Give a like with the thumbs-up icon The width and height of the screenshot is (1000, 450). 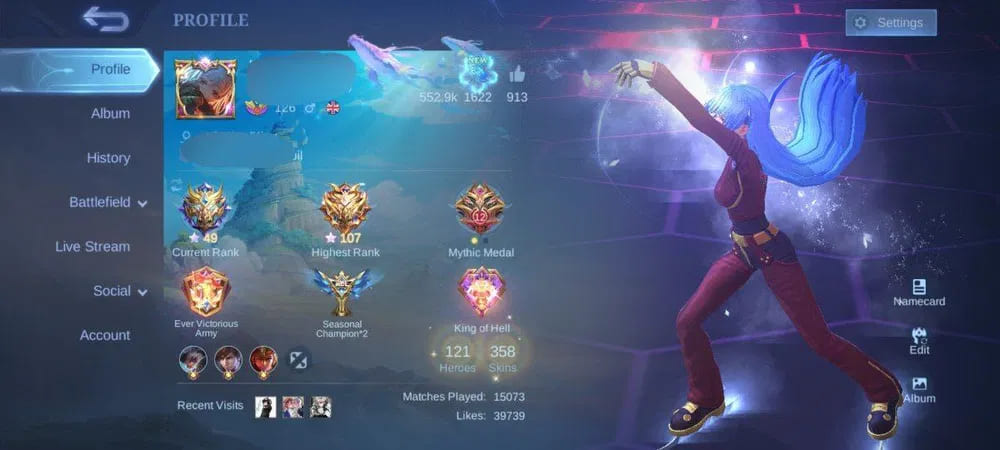517,75
